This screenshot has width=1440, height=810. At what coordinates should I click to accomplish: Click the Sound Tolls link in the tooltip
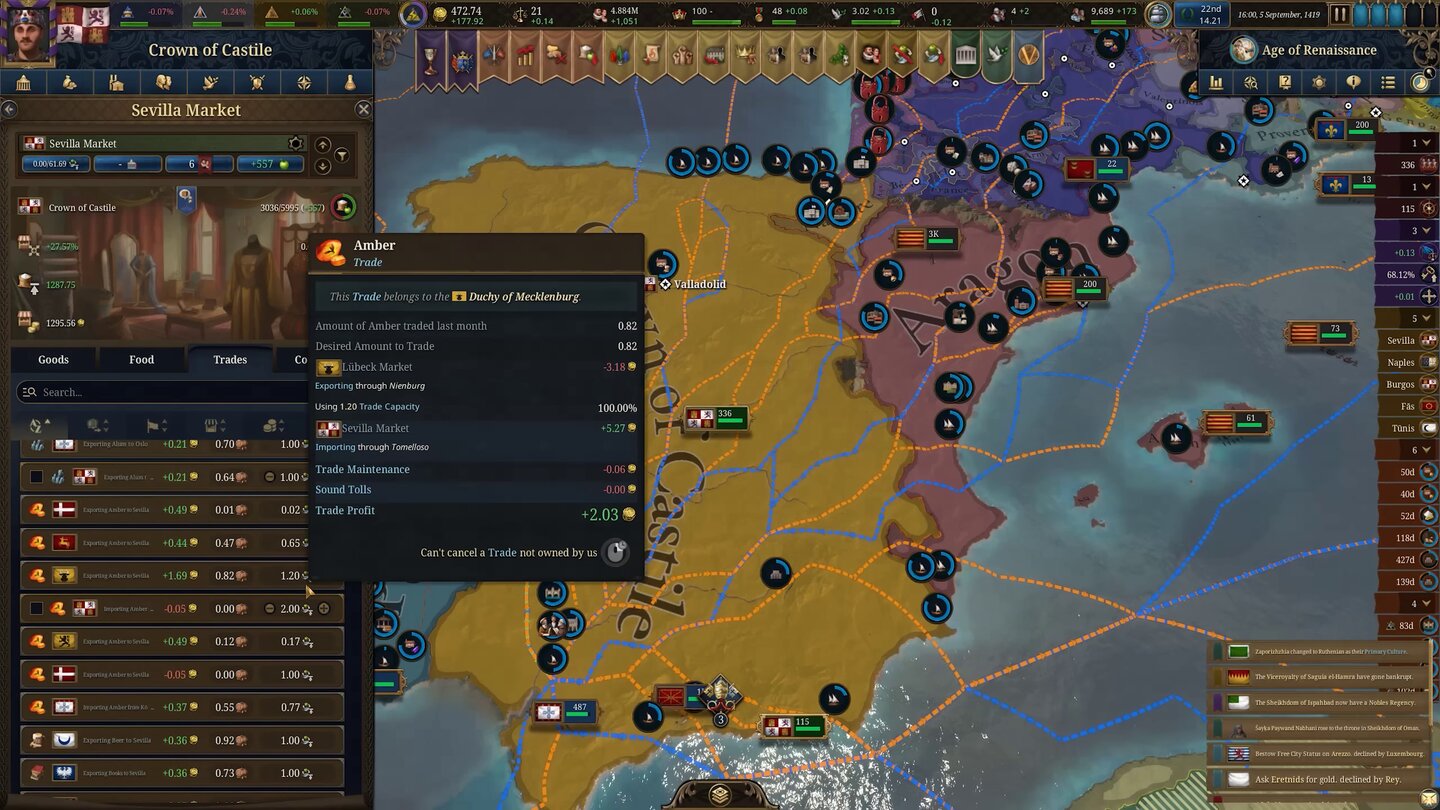coord(343,489)
